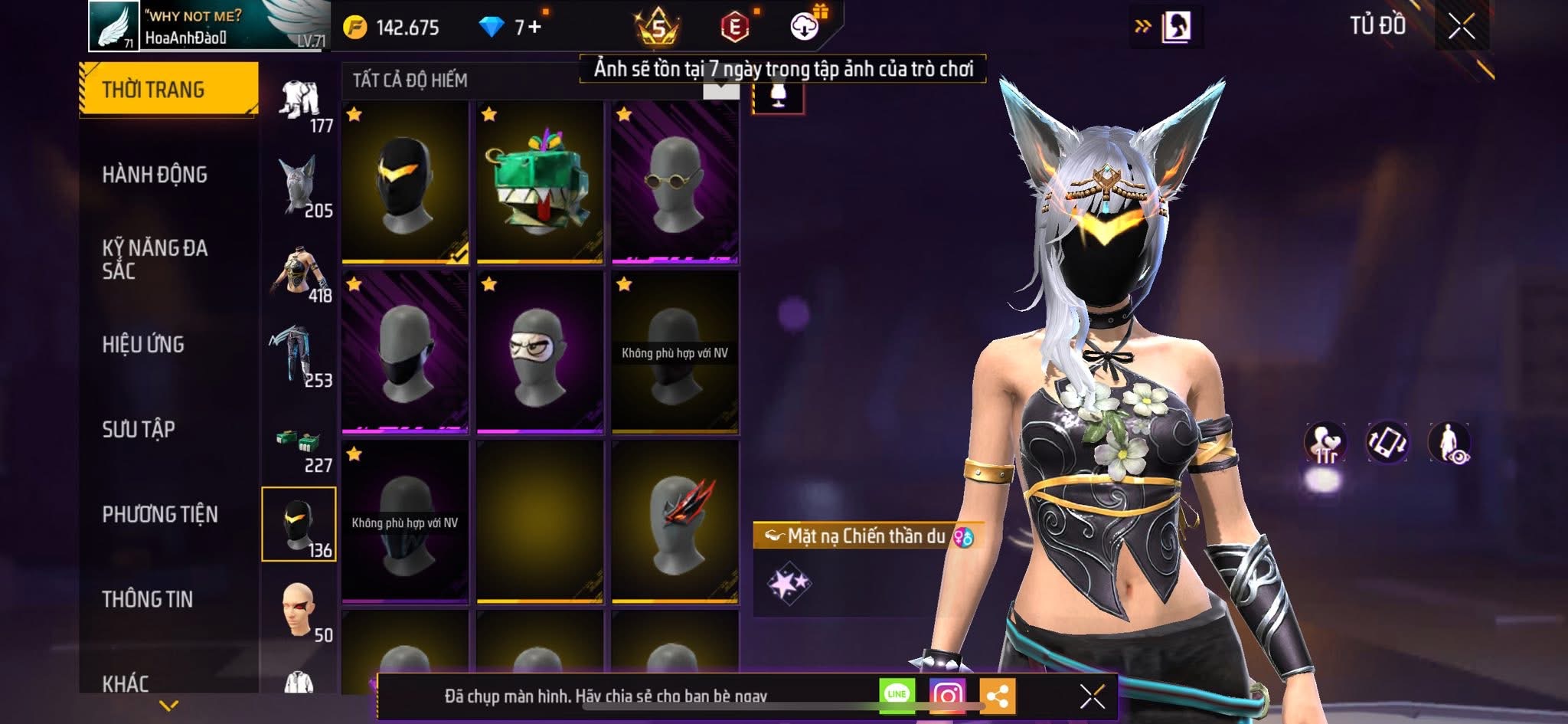This screenshot has width=1568, height=724.
Task: Open the orange generic share button
Action: (997, 696)
